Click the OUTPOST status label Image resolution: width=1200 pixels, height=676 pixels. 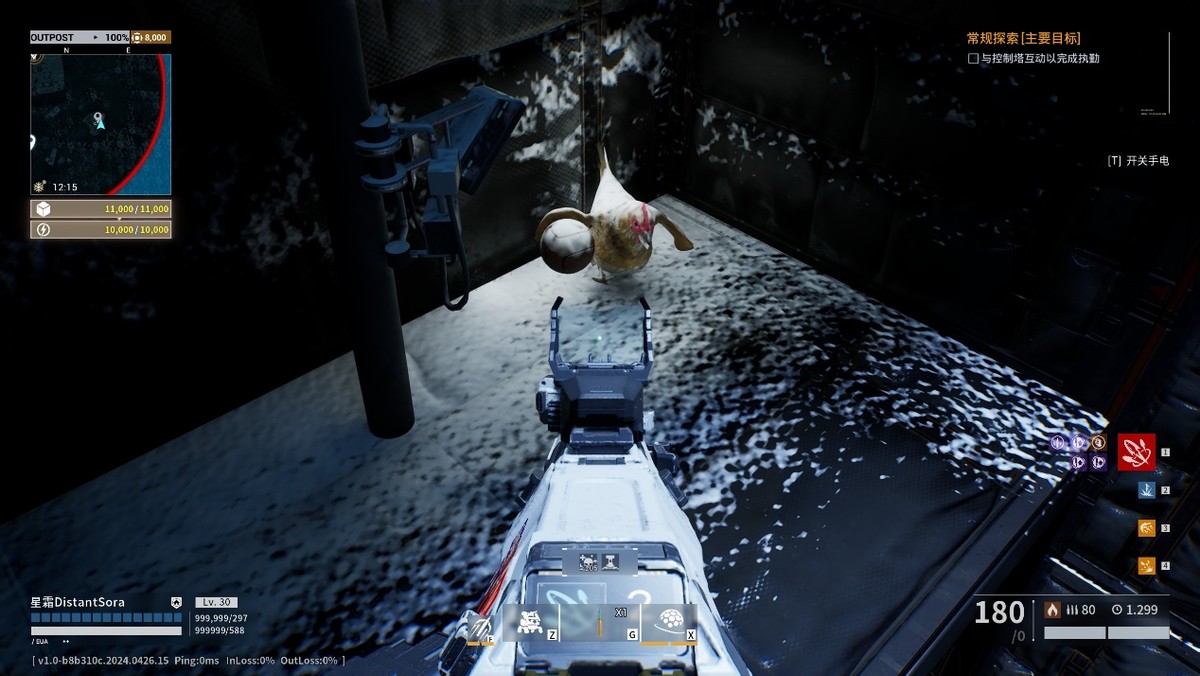pyautogui.click(x=52, y=37)
